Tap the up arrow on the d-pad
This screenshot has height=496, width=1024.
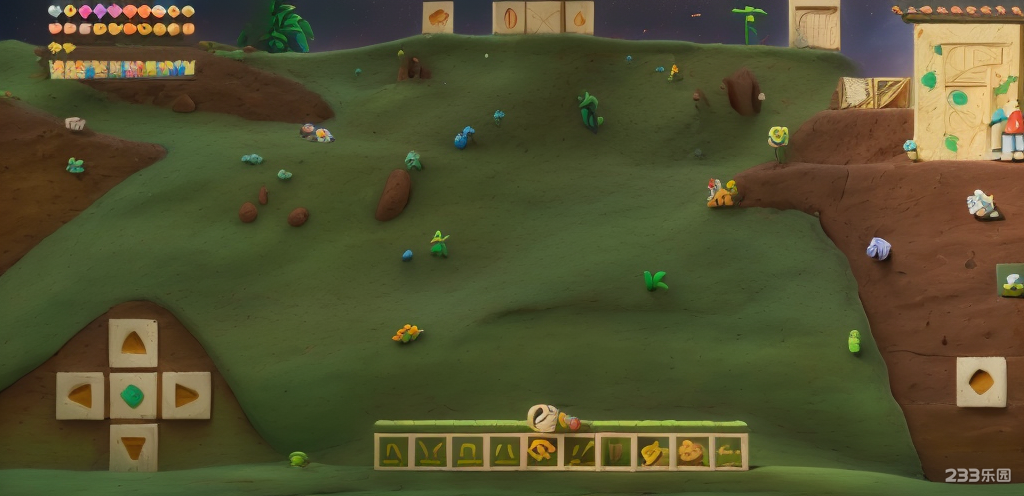[x=133, y=343]
